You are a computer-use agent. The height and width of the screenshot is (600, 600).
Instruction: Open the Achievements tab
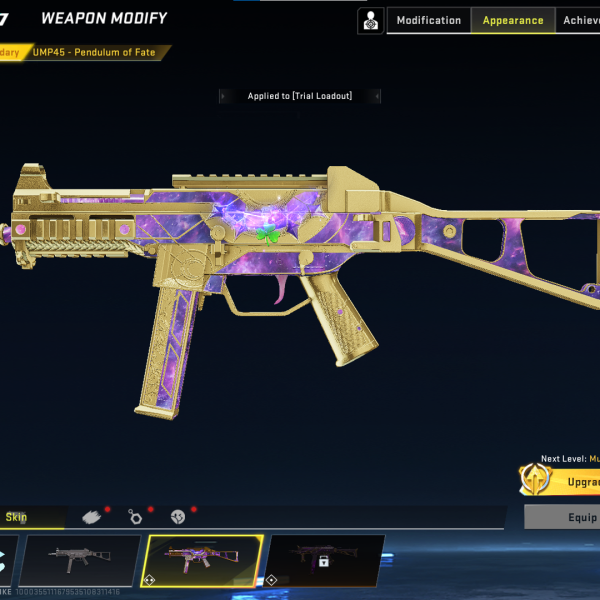581,21
